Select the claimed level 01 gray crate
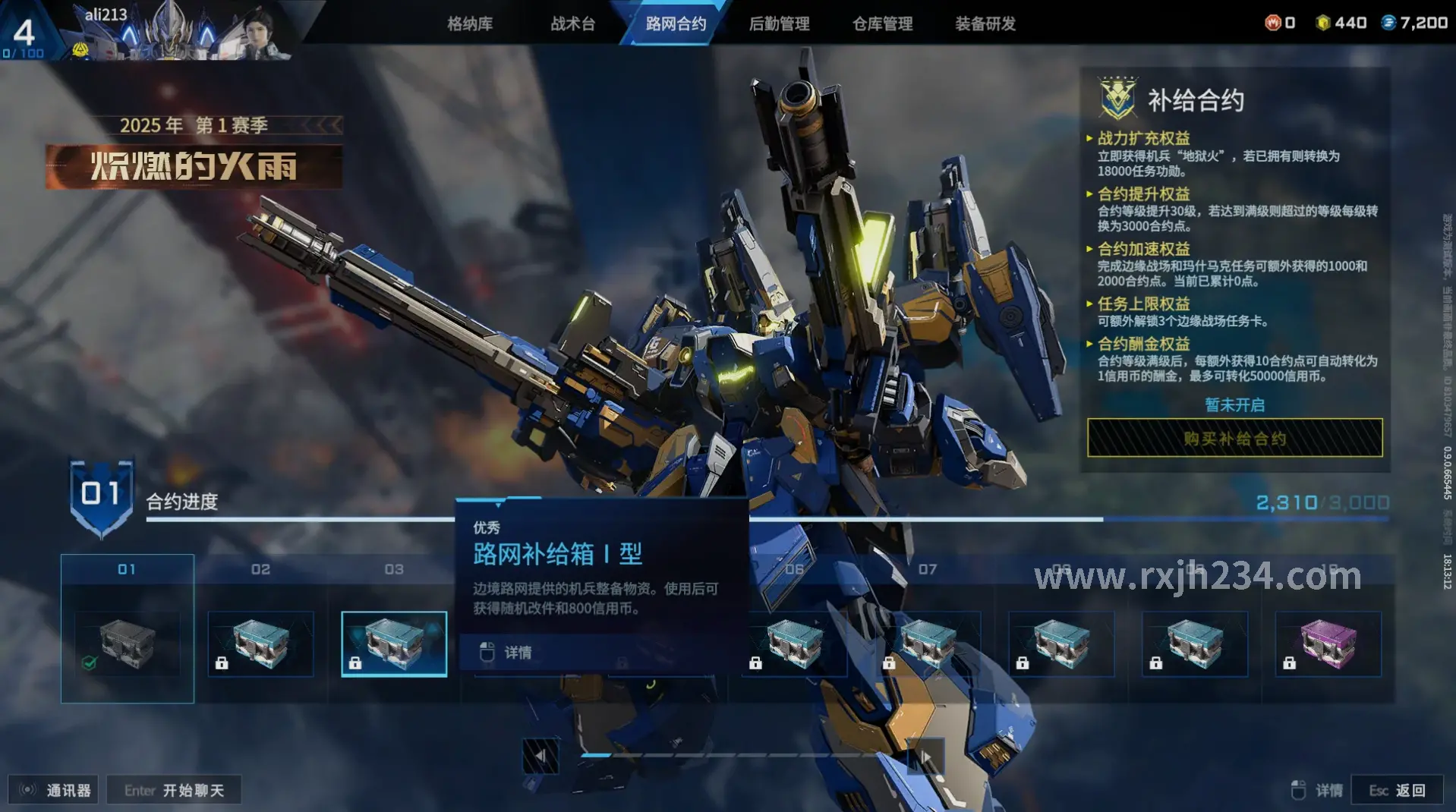This screenshot has width=1456, height=812. click(128, 644)
